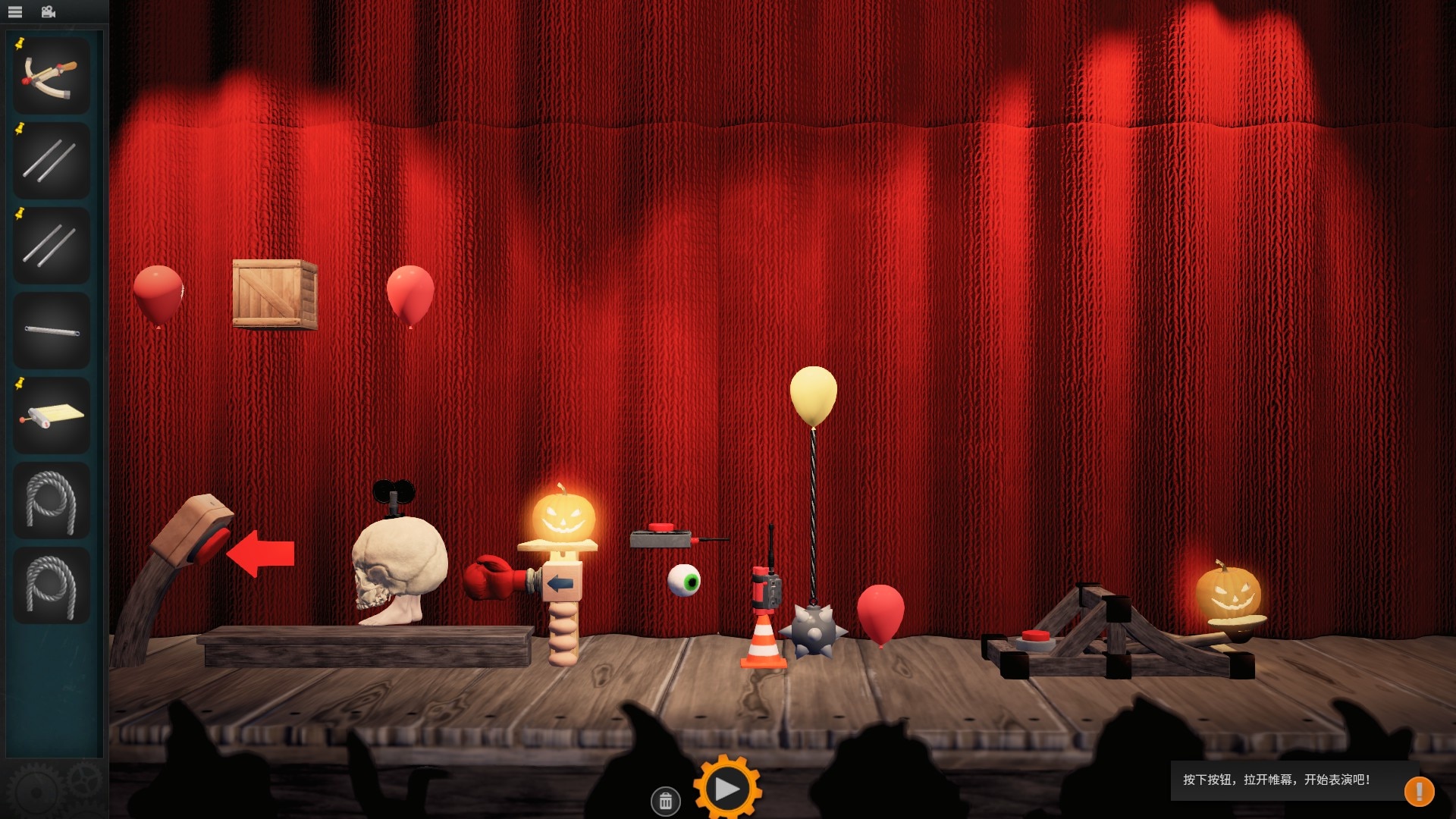Select the upper rope coil part
1456x819 pixels.
coord(50,500)
